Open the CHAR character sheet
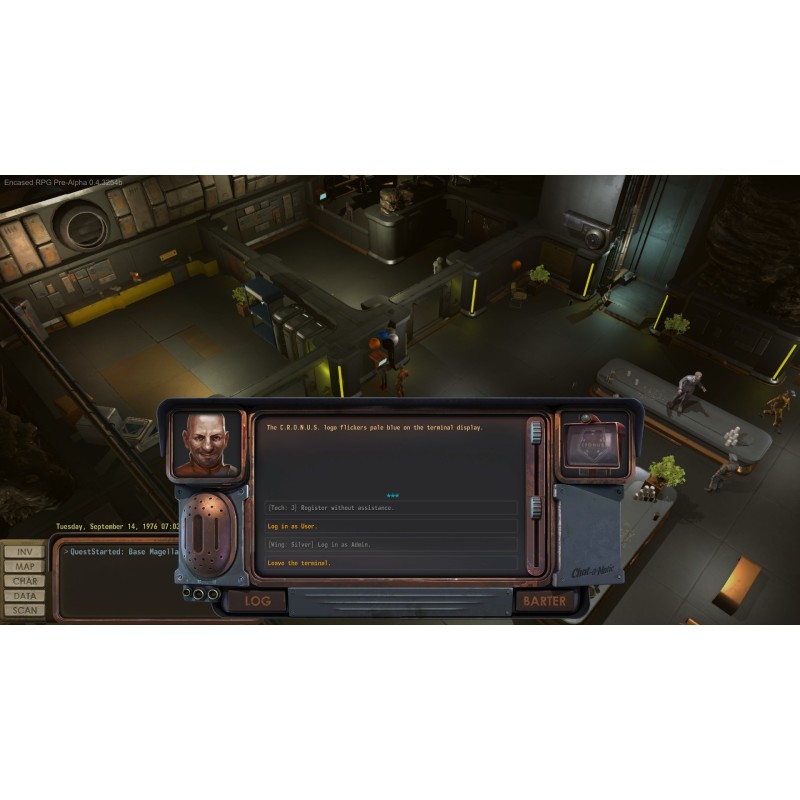This screenshot has width=800, height=800. tap(25, 581)
